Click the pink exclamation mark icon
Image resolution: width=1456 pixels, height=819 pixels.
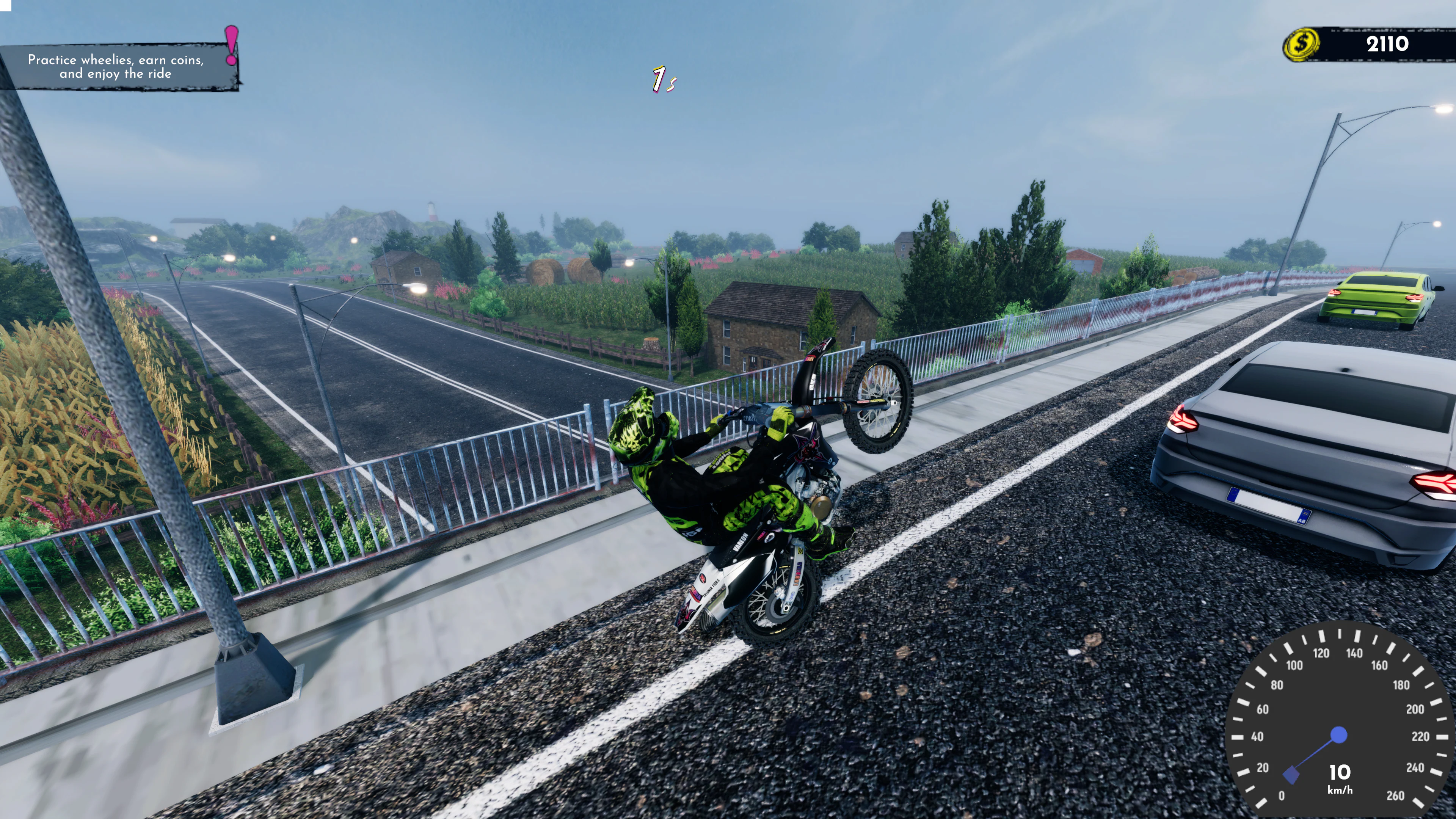pyautogui.click(x=231, y=45)
